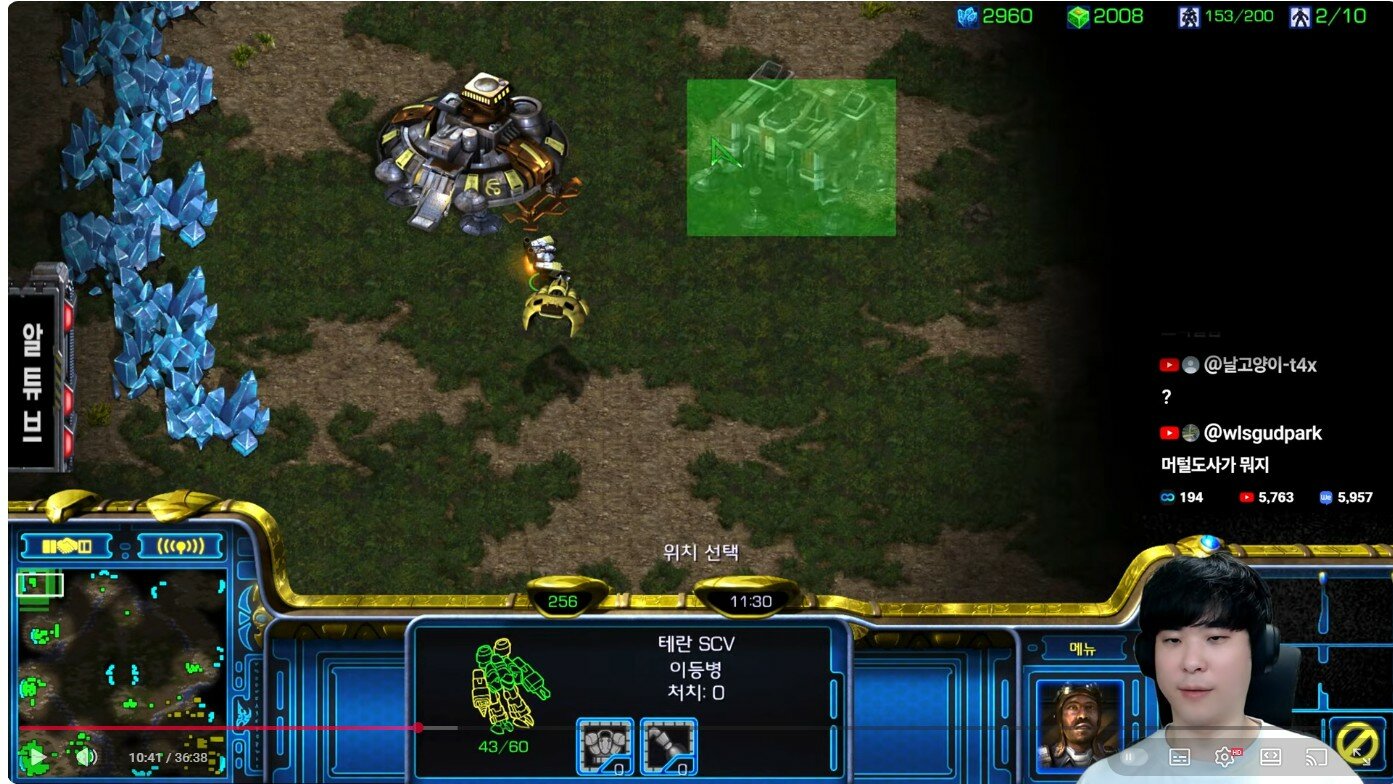Mute the video with the speaker icon
Screen dimensions: 1393x784
click(86, 757)
